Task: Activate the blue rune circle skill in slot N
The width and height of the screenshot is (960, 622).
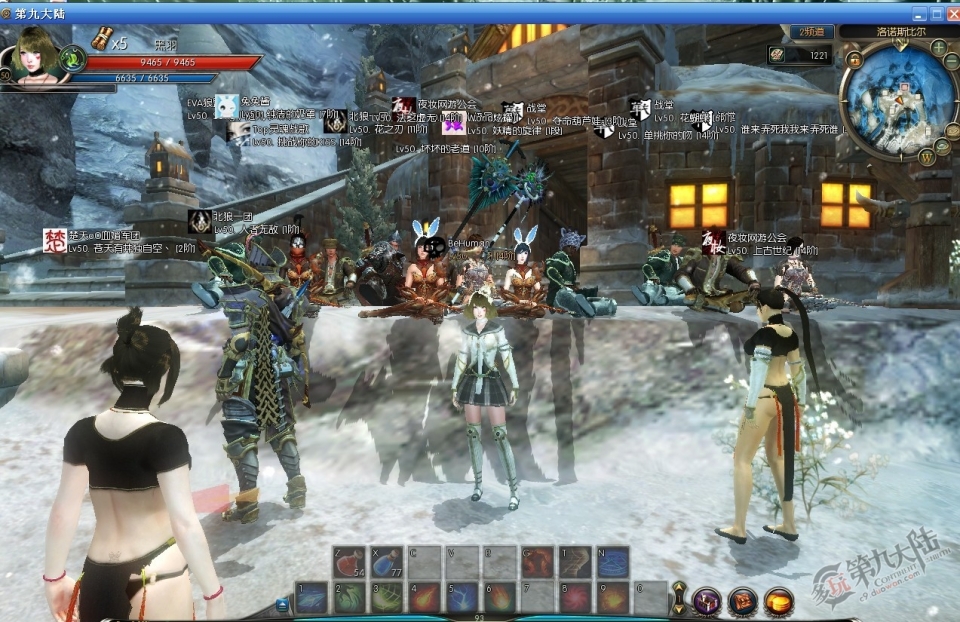Action: pyautogui.click(x=612, y=562)
